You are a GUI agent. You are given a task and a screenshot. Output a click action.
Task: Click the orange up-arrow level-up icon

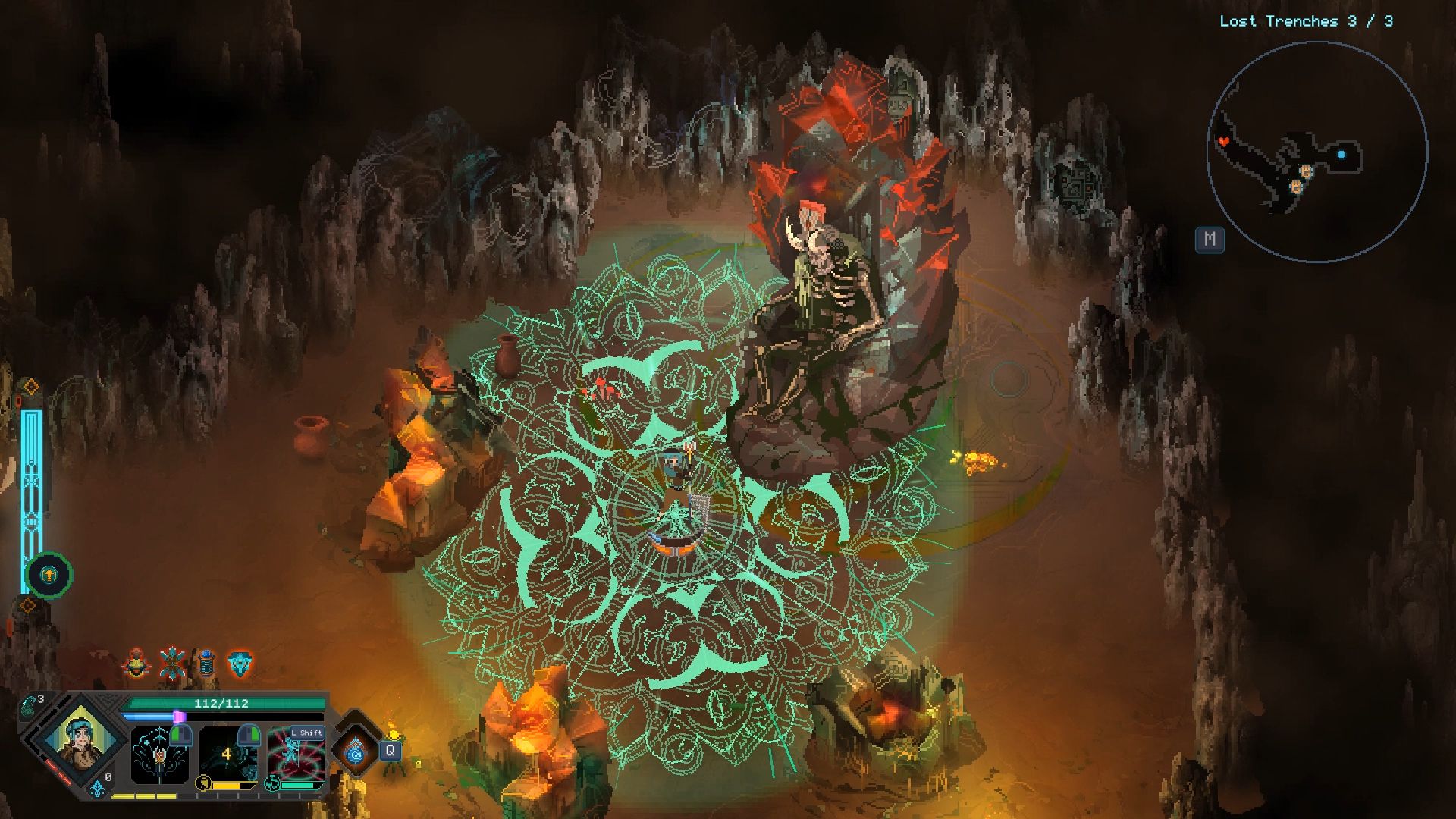(x=49, y=575)
